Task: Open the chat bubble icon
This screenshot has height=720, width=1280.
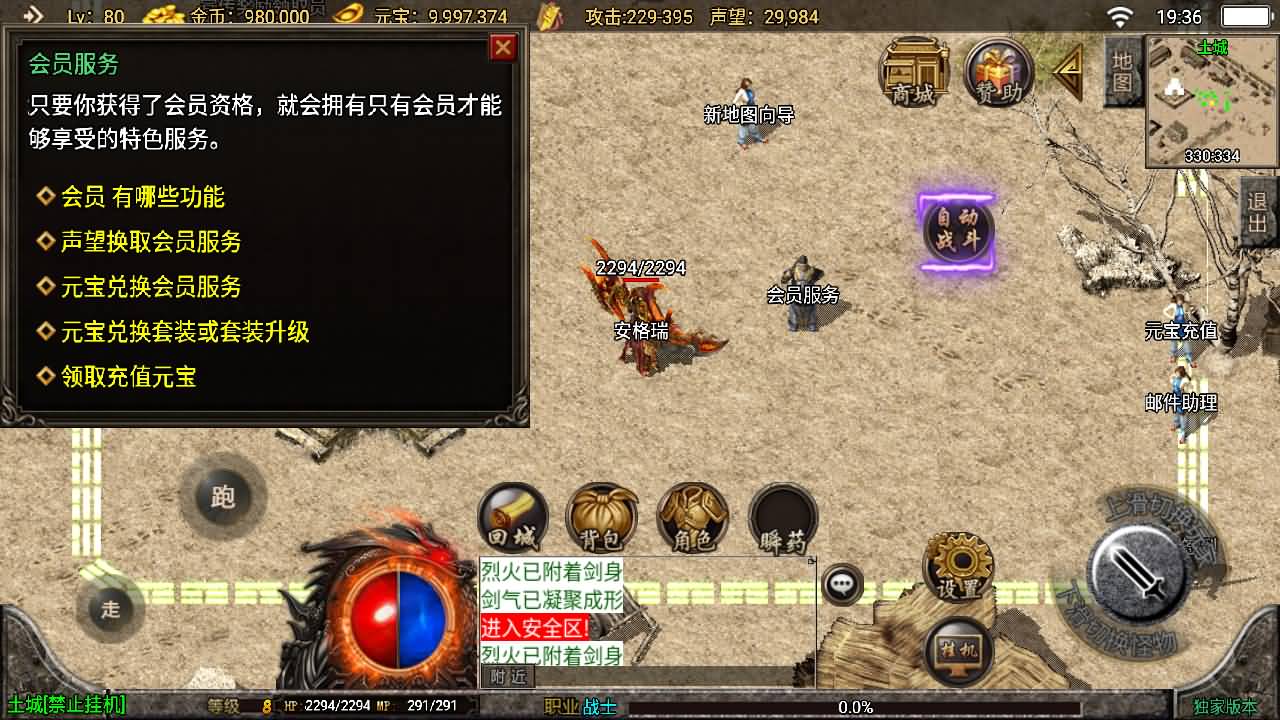Action: [x=841, y=582]
